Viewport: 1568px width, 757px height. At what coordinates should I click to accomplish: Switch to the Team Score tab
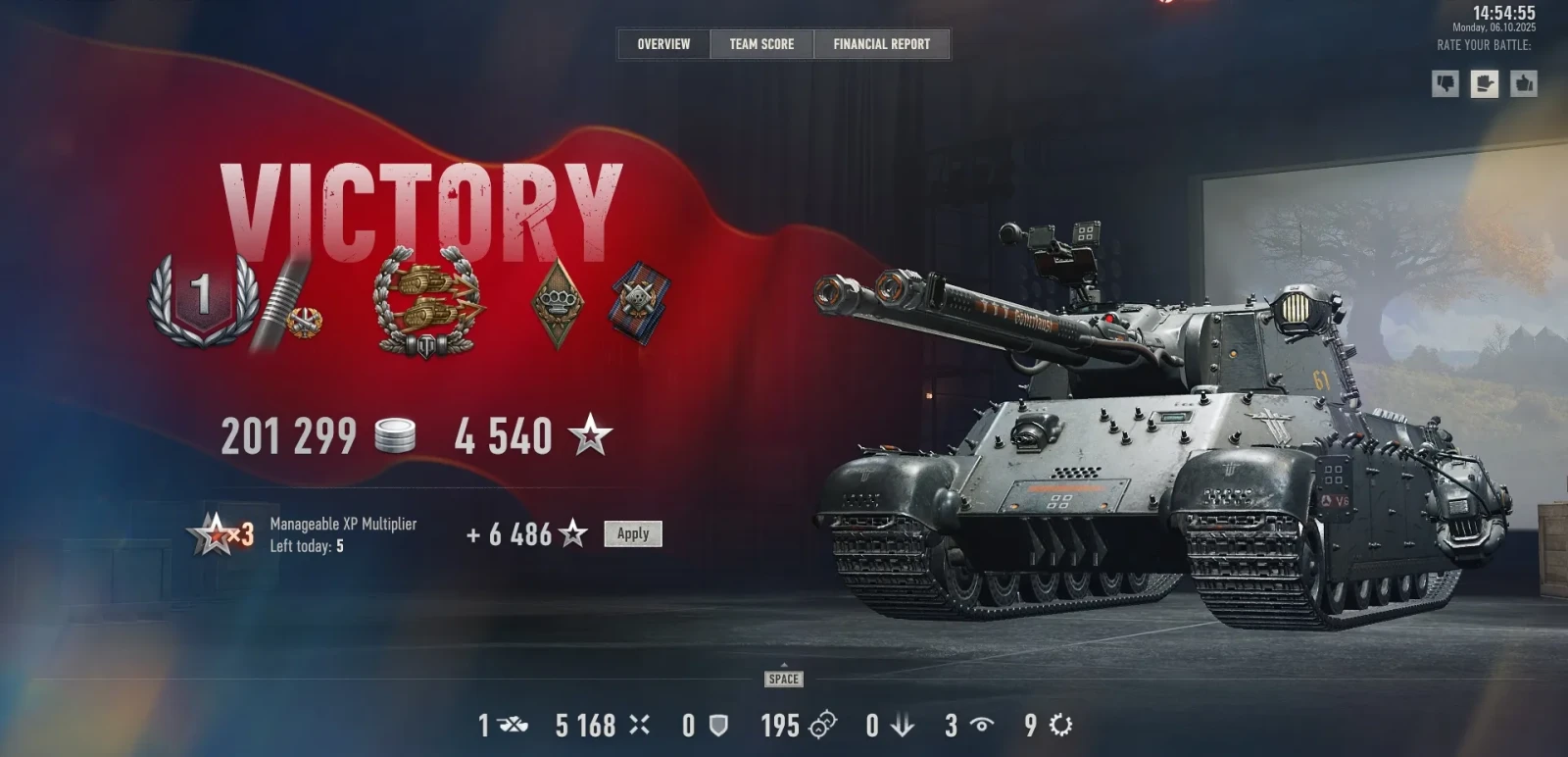(761, 44)
